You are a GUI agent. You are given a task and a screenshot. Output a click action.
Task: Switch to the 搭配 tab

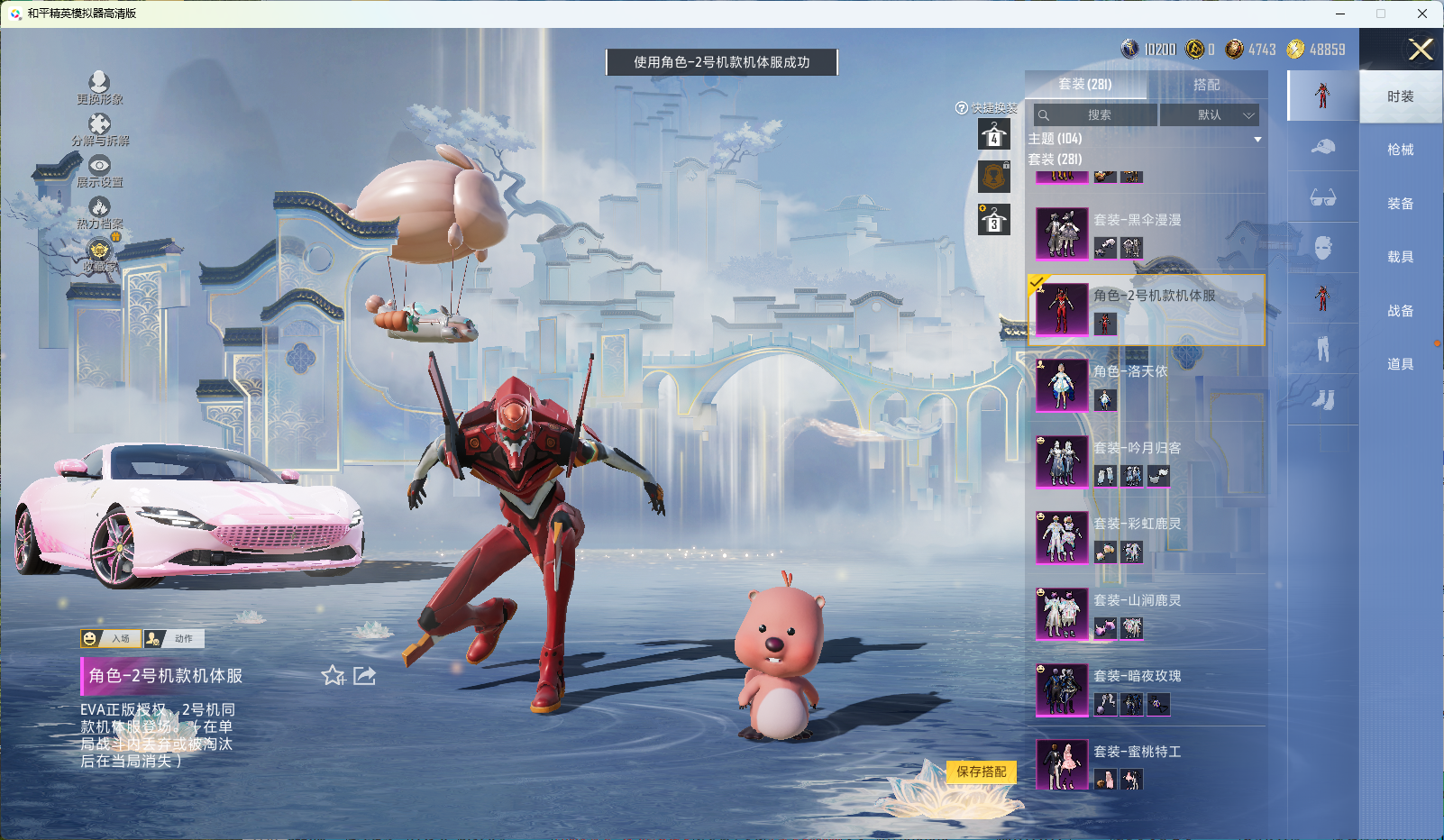point(1206,85)
